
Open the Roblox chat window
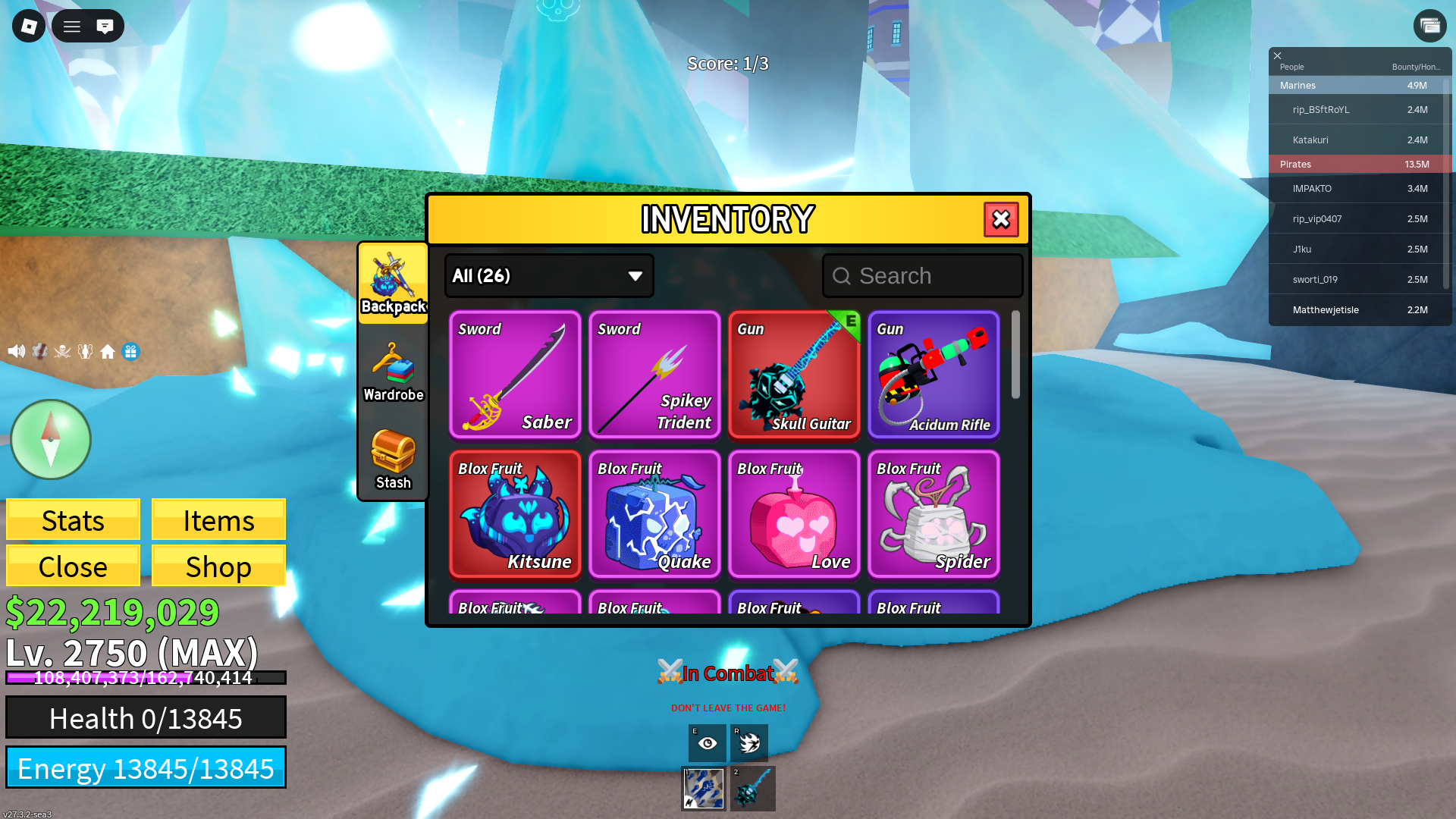105,27
